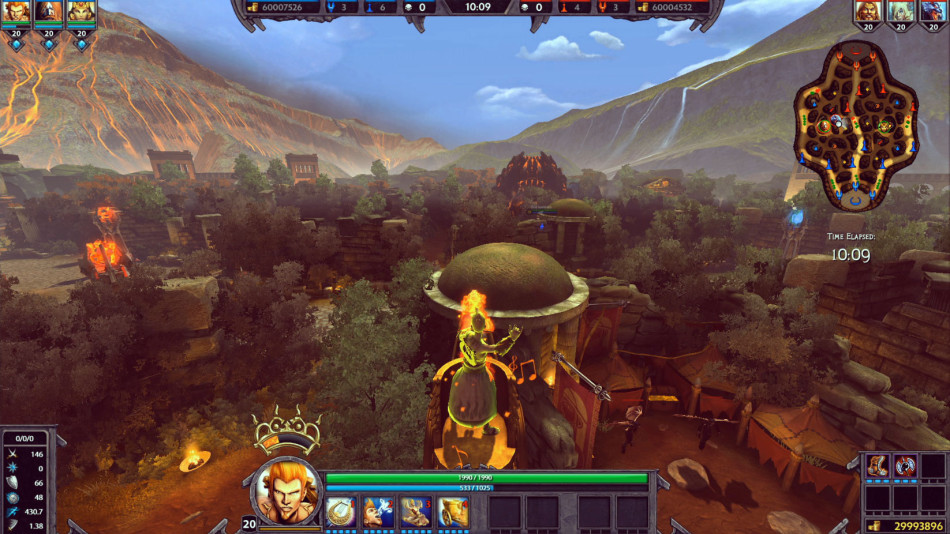This screenshot has width=950, height=534.
Task: Activate the lyre ability in slot 1
Action: (341, 512)
